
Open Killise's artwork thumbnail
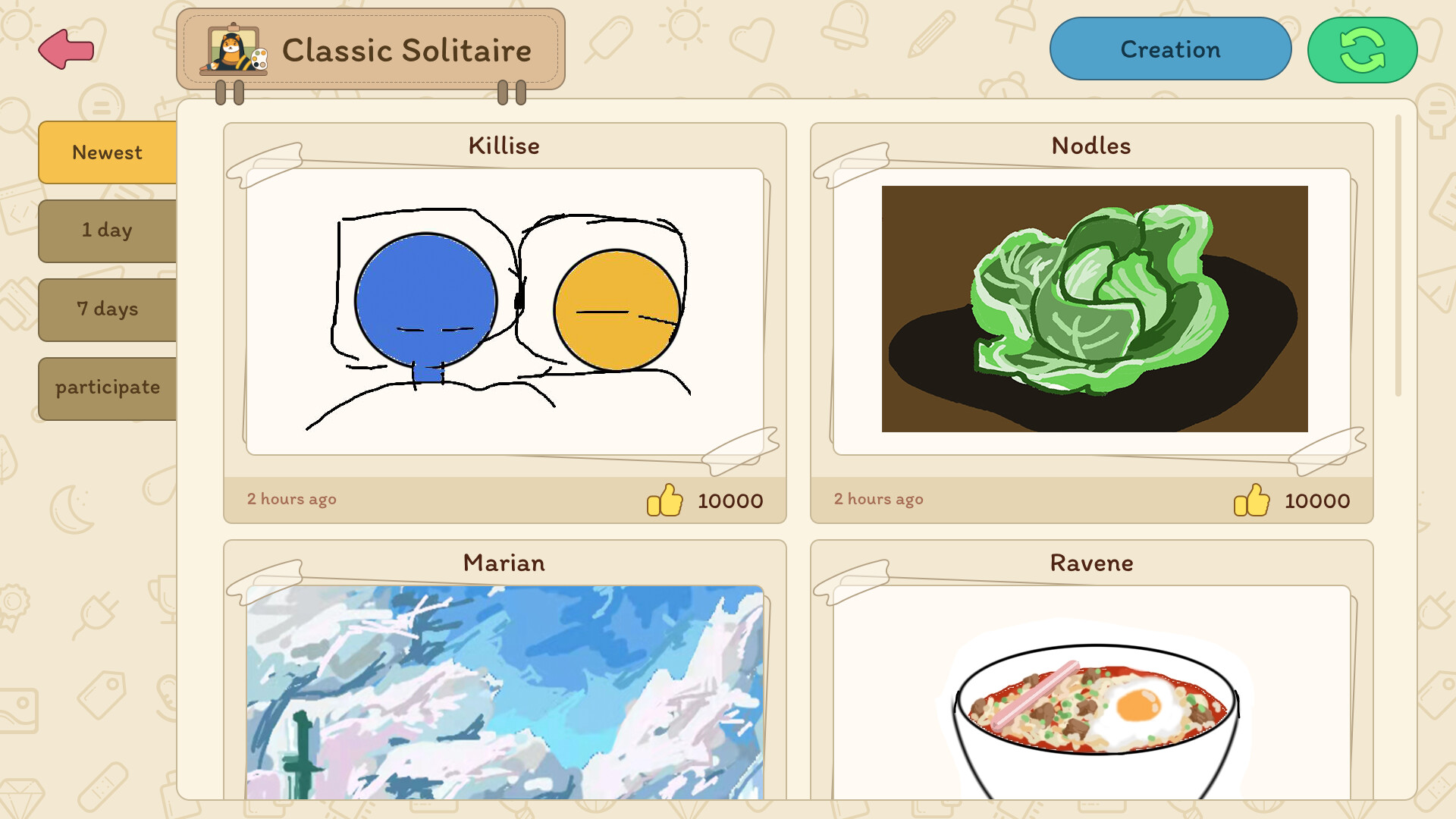click(504, 311)
